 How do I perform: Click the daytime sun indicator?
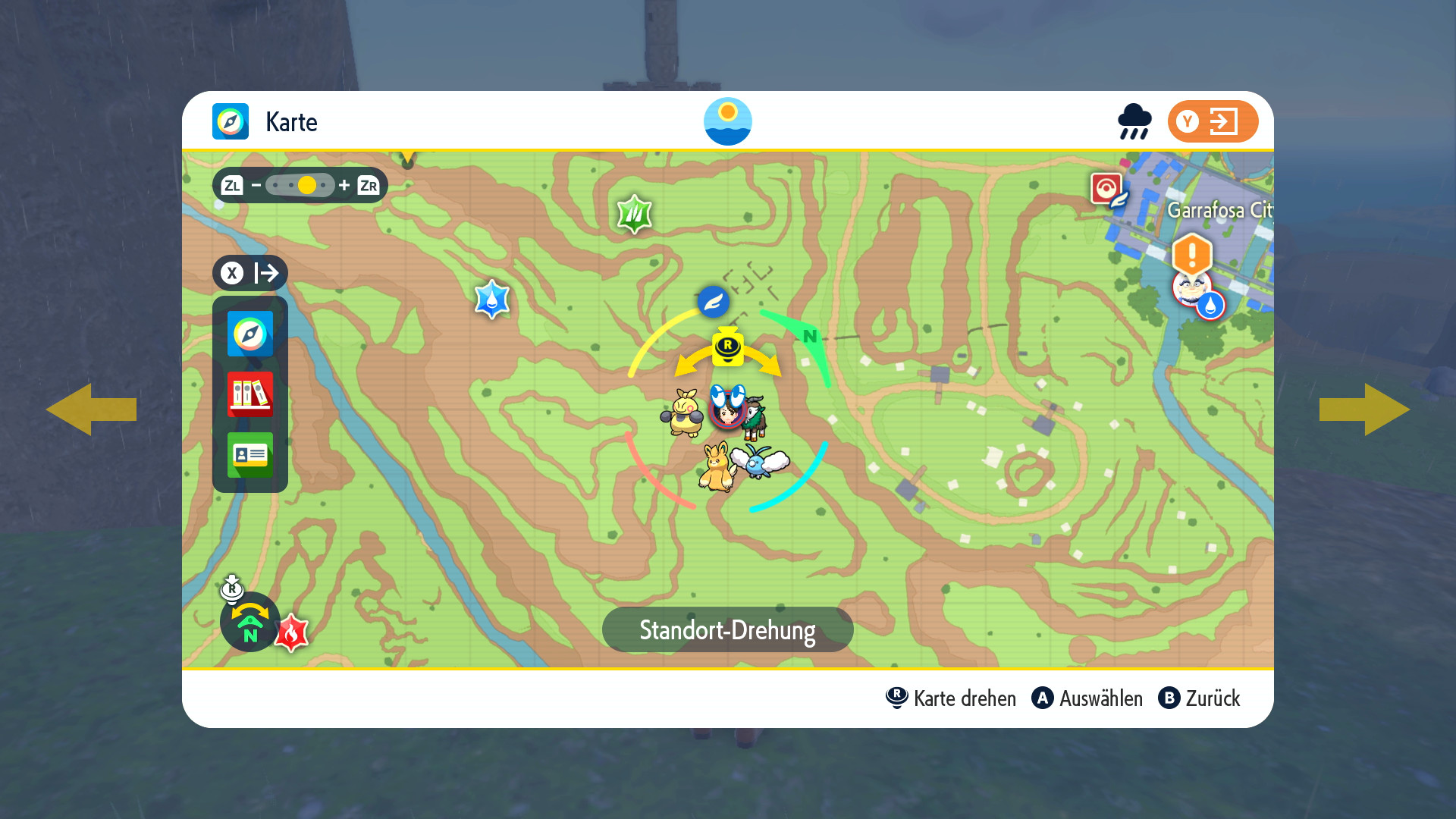tap(728, 121)
